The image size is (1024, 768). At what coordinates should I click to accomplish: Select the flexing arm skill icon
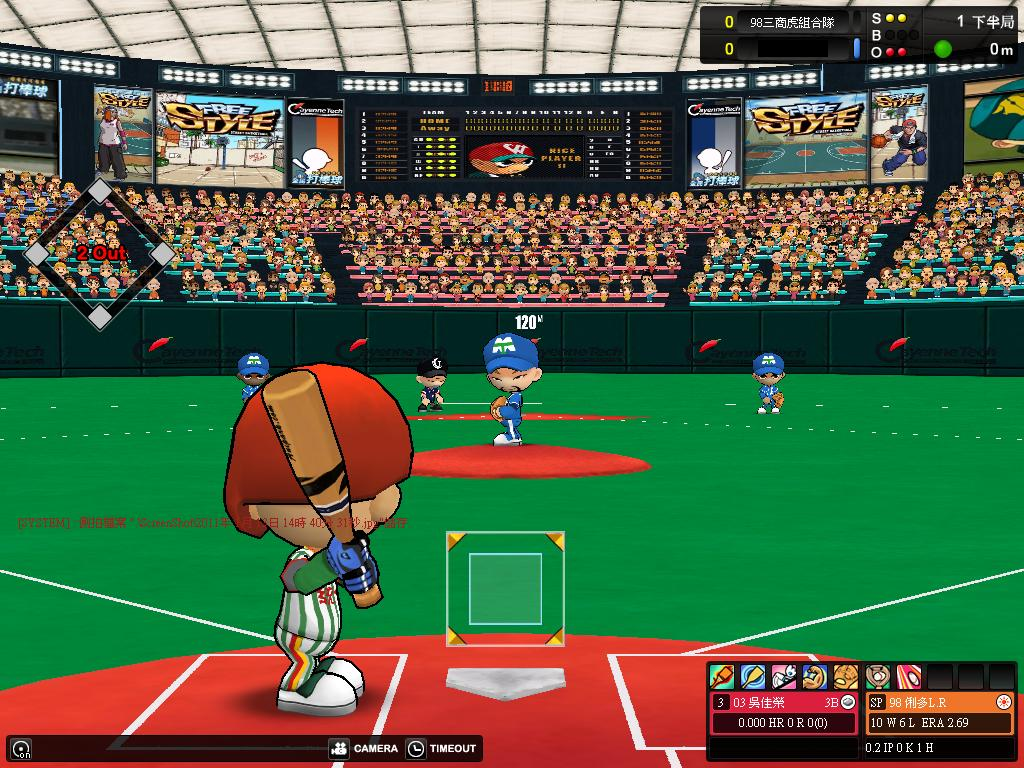click(x=815, y=677)
